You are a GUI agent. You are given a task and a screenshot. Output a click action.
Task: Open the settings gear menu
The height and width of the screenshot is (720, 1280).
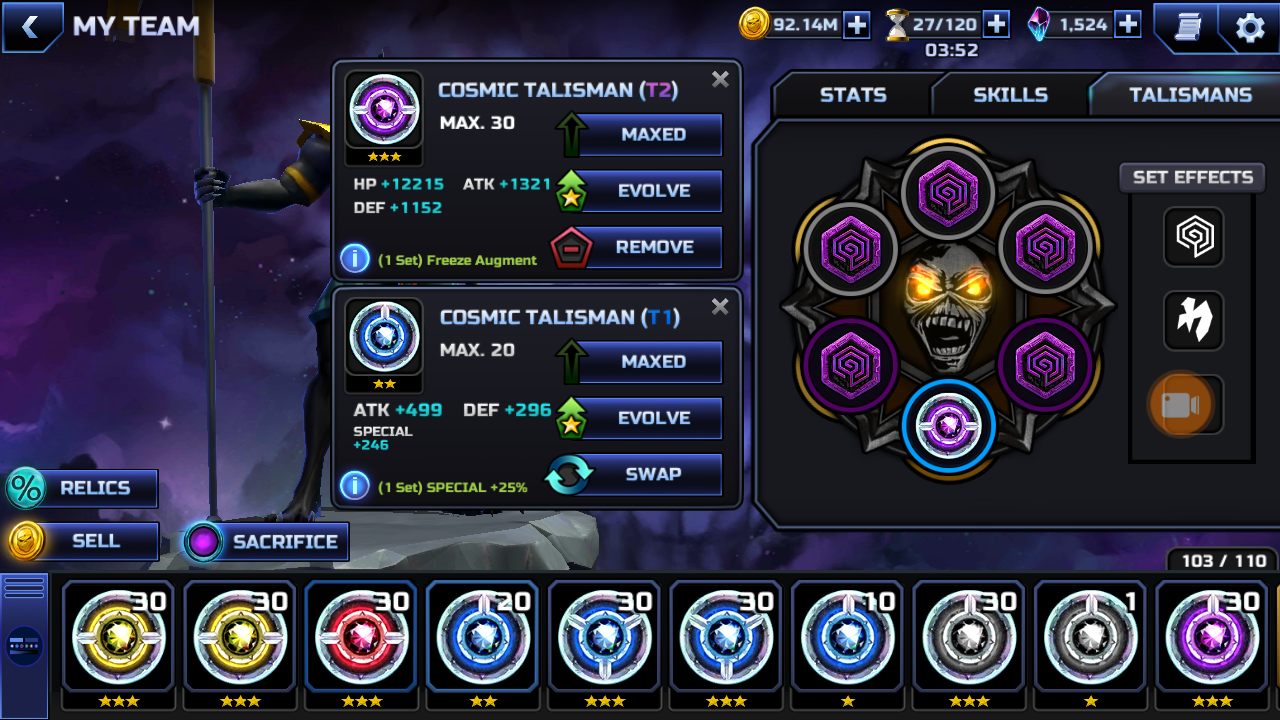1250,27
